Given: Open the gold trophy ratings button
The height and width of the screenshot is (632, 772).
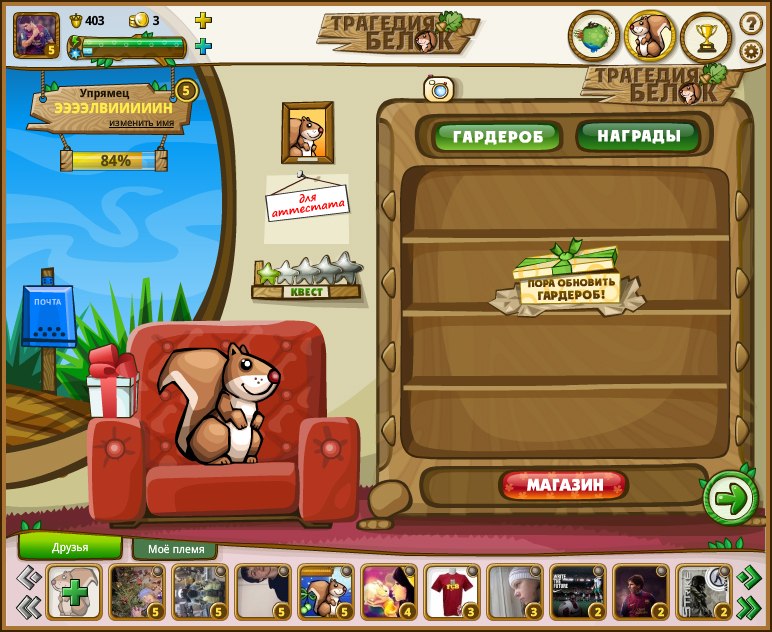Looking at the screenshot, I should (x=706, y=38).
